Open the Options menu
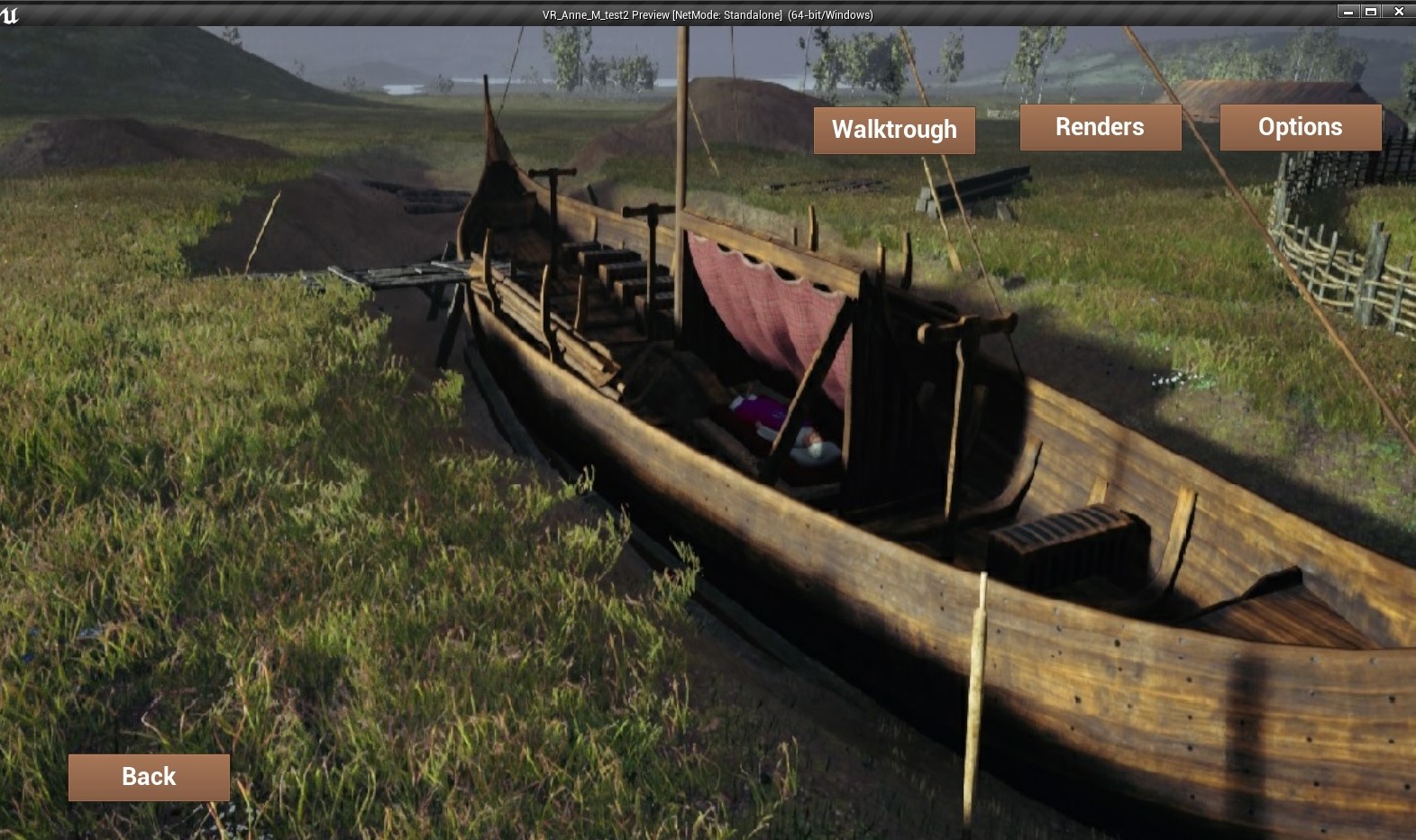The width and height of the screenshot is (1416, 840). click(x=1300, y=127)
